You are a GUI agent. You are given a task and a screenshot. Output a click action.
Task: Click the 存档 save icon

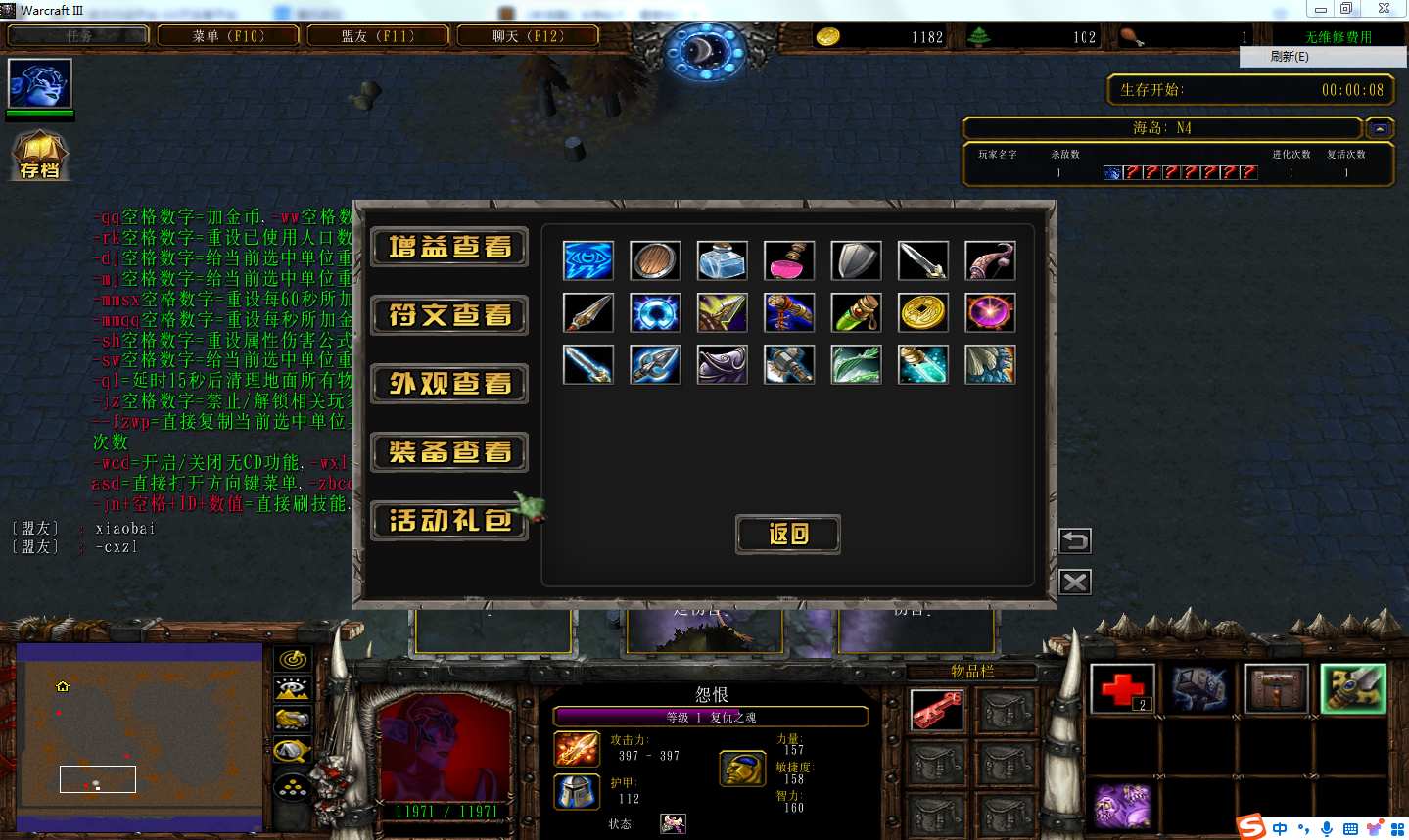click(39, 157)
